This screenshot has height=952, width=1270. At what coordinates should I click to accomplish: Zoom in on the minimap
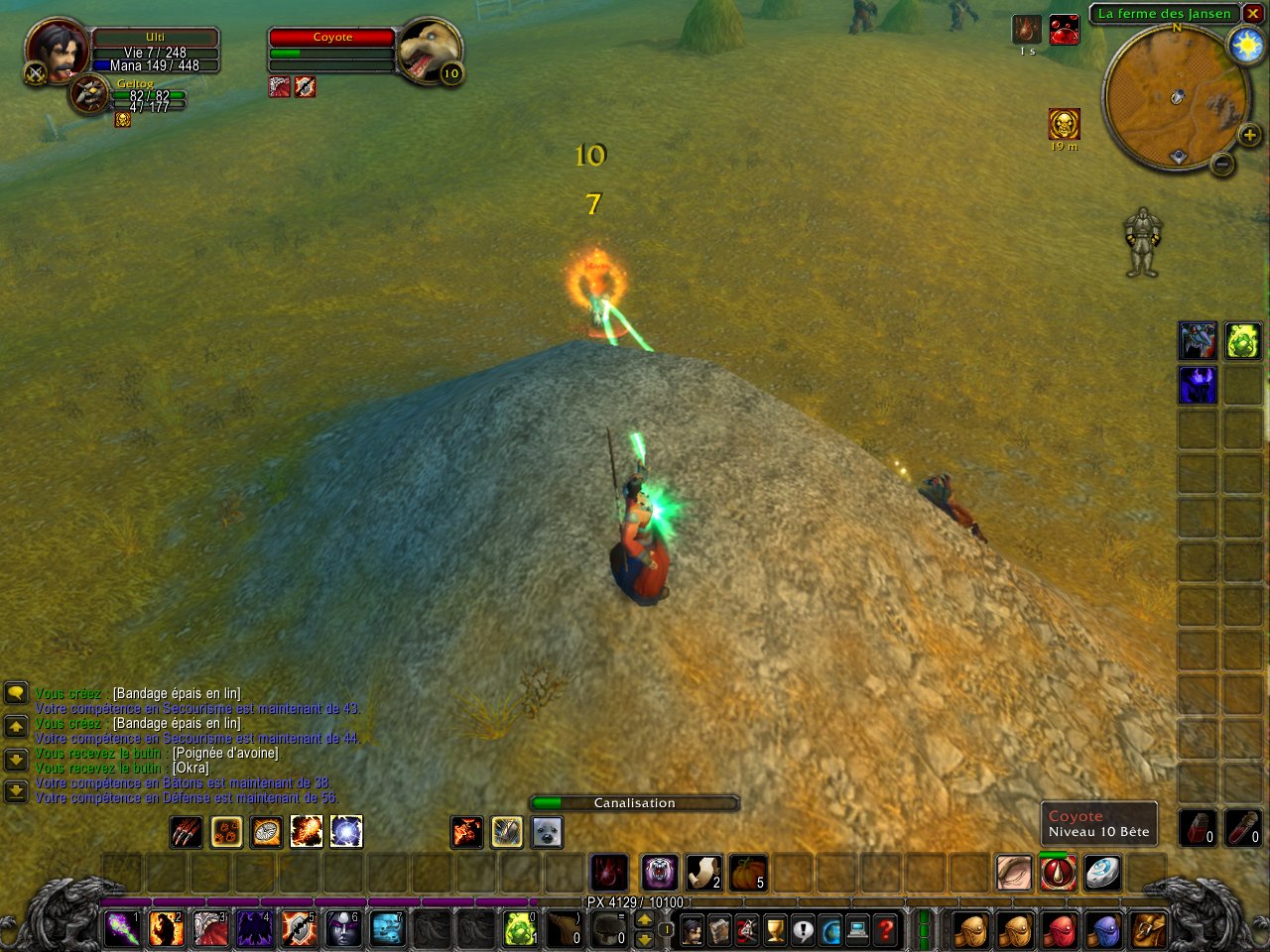coord(1249,134)
